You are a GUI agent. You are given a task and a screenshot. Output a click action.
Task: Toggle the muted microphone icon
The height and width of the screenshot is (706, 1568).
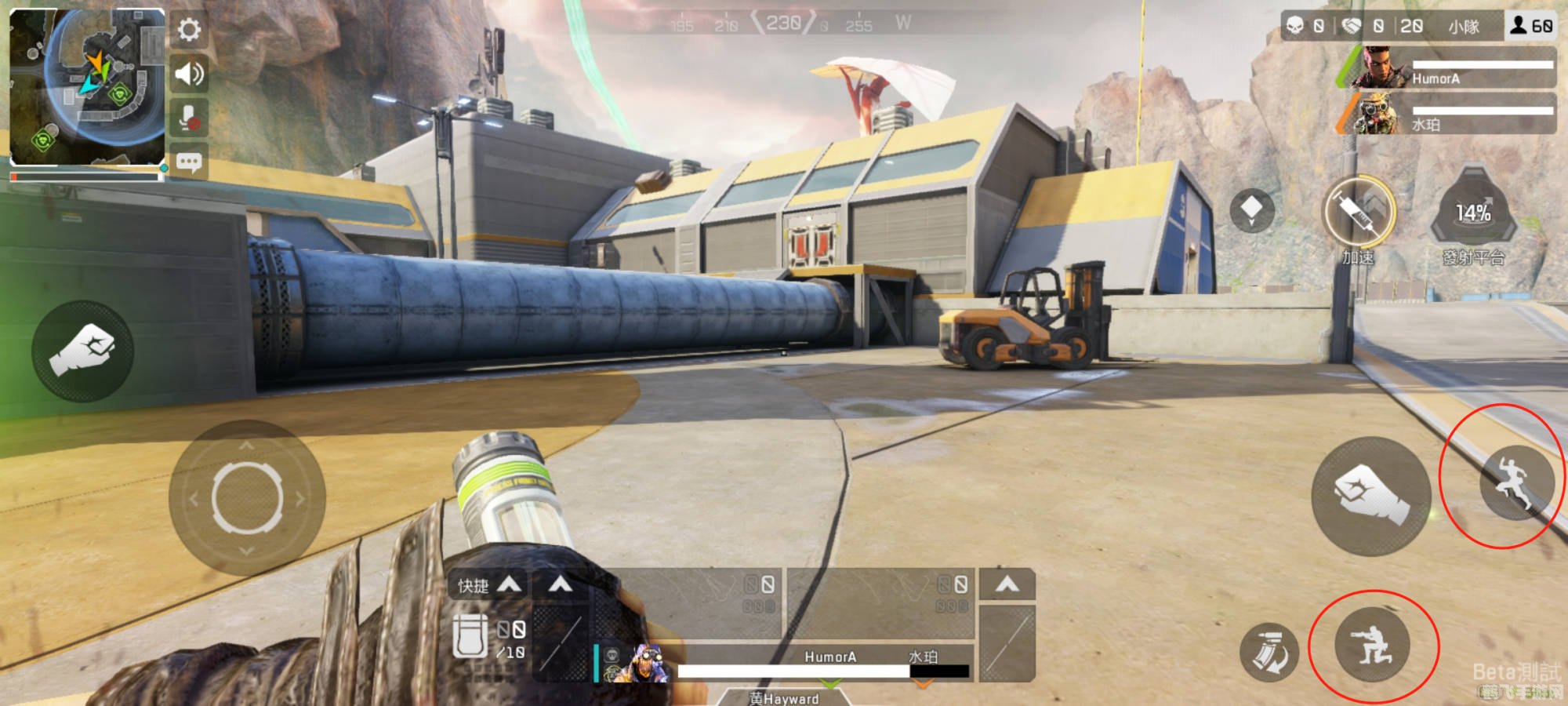(x=189, y=119)
